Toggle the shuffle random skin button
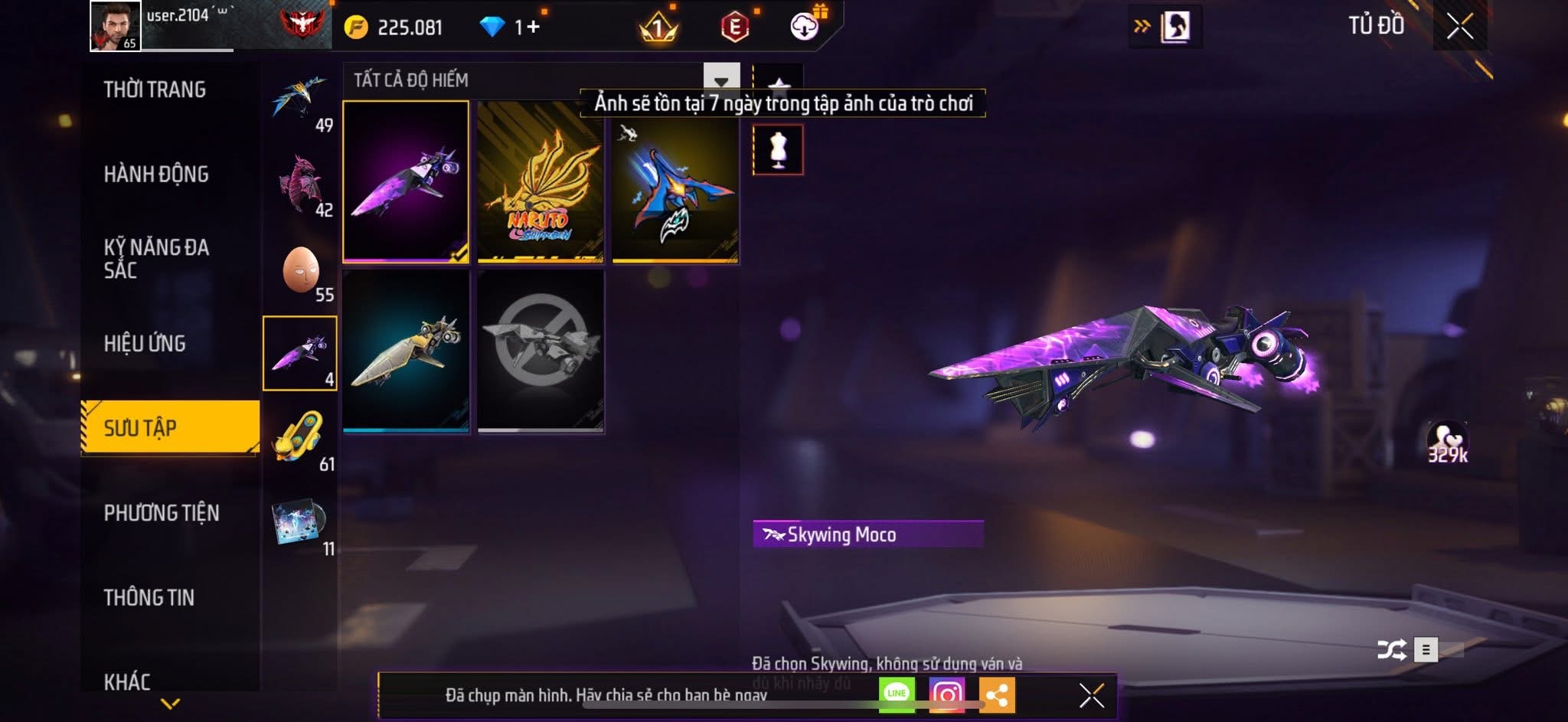Image resolution: width=1568 pixels, height=722 pixels. point(1391,650)
